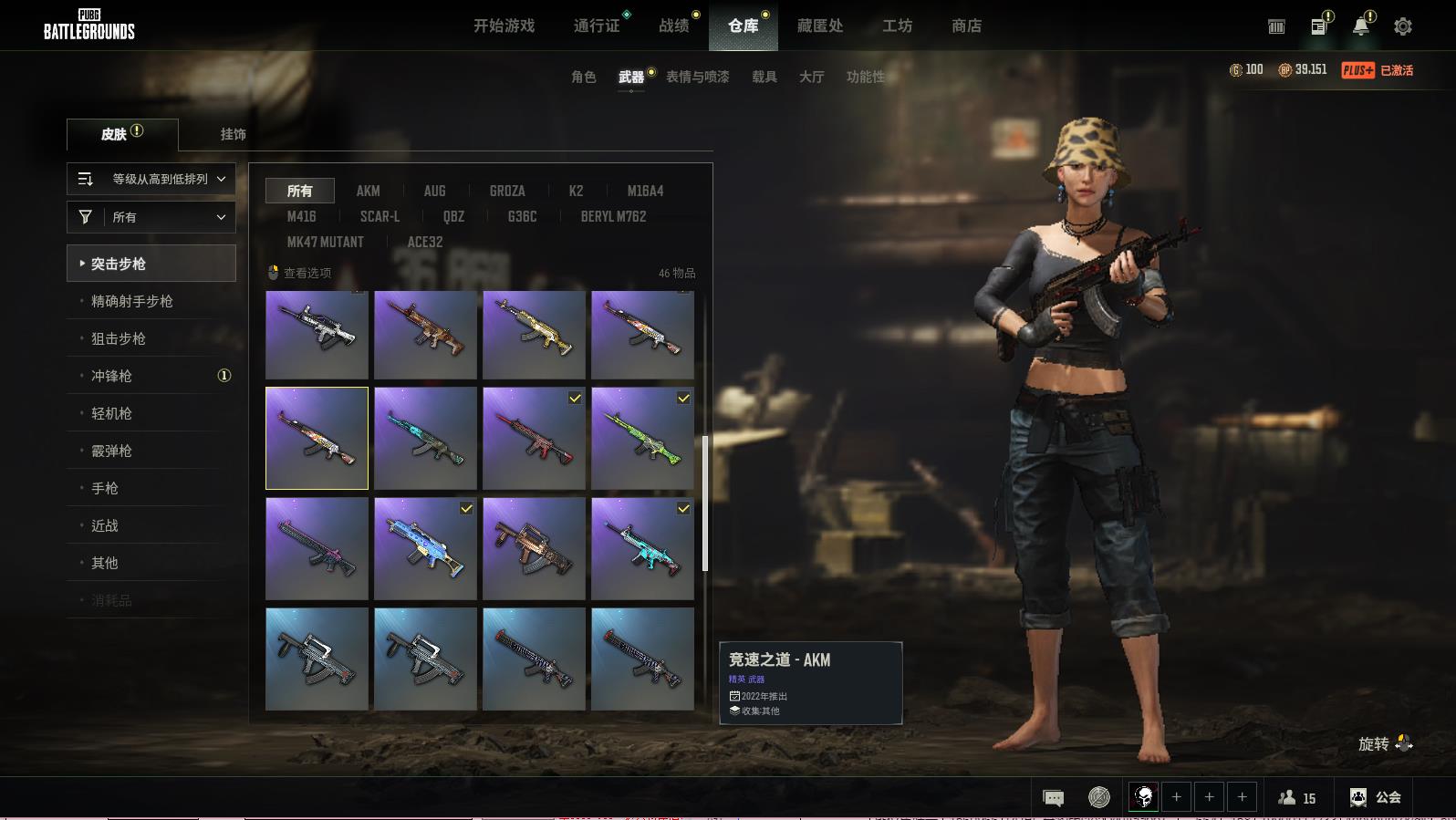Select the 角色 sub-tab
Viewport: 1456px width, 820px height.
583,78
